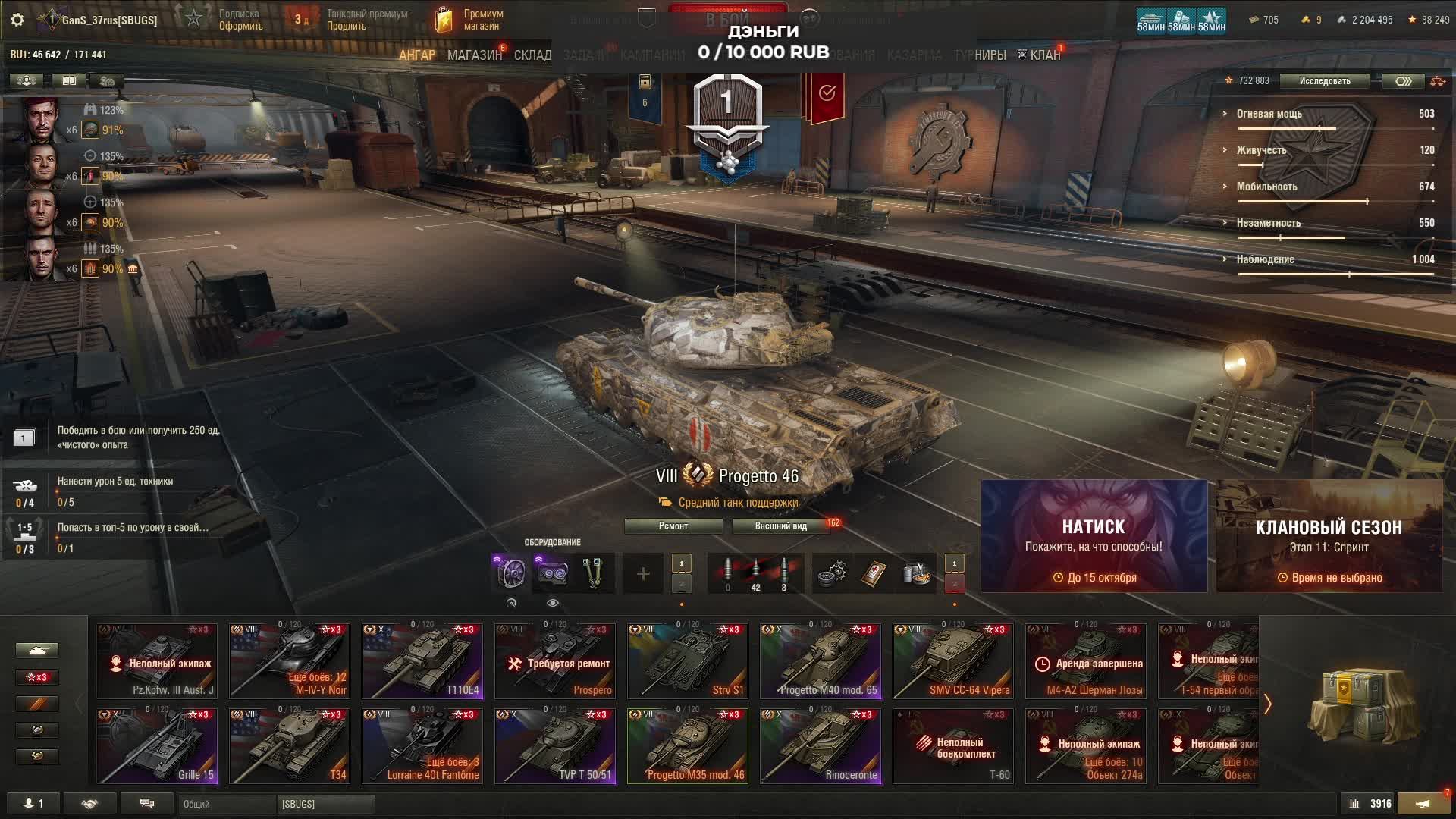Select the Grille 15 tank

click(157, 745)
